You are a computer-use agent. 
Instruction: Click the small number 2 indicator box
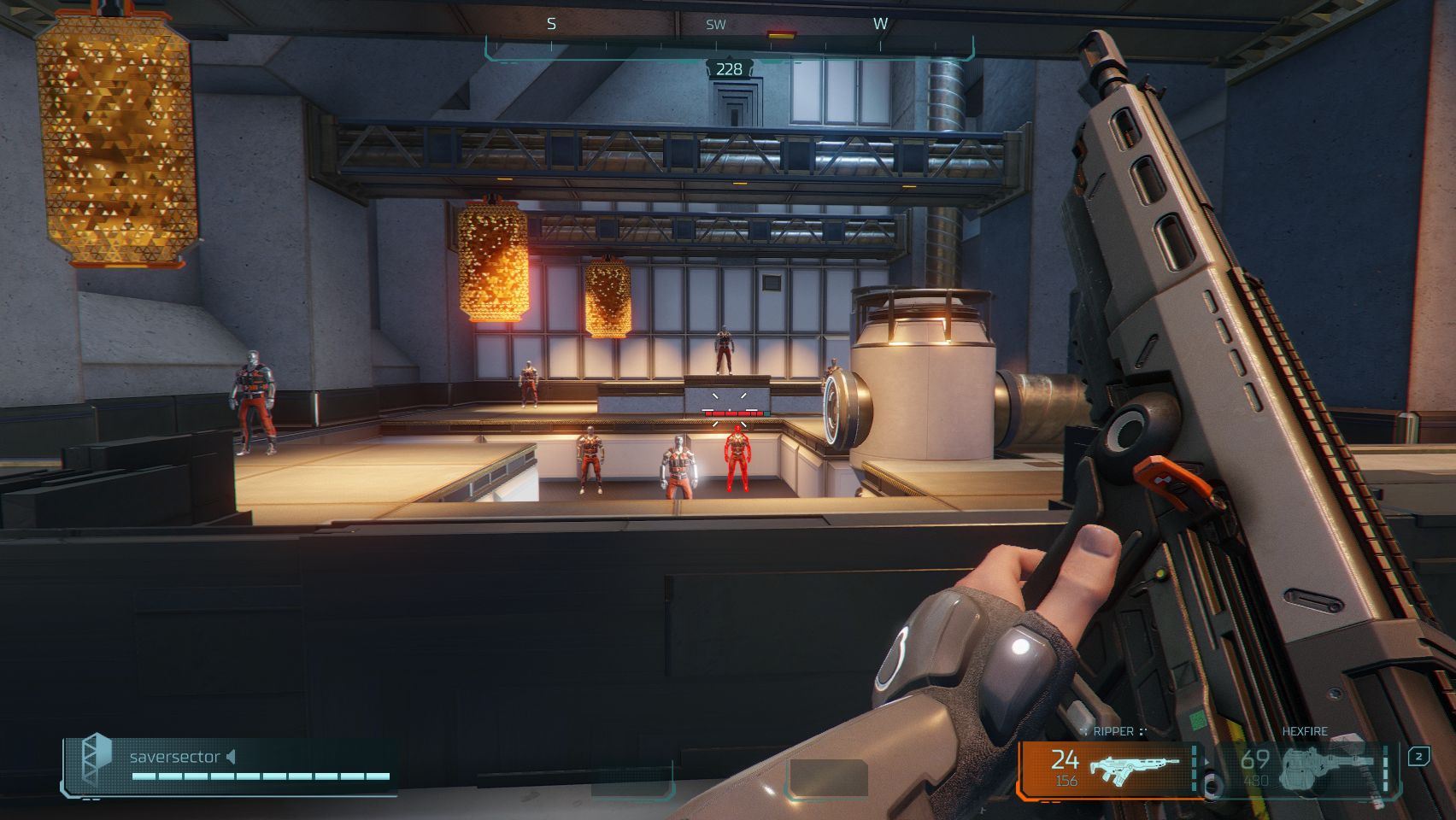pyautogui.click(x=1418, y=756)
